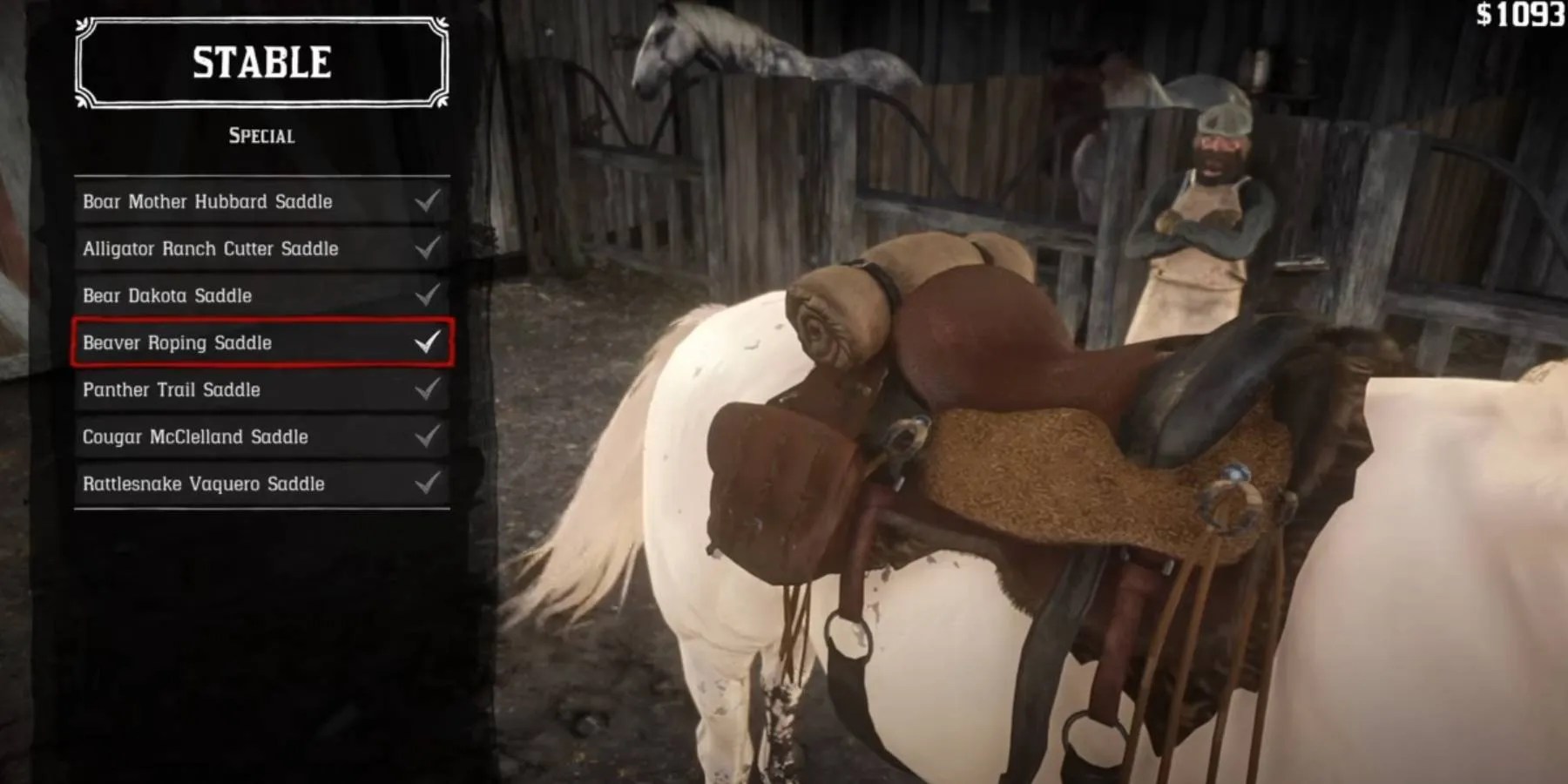Click the owned checkmark next to Bear Dakota Saddle

click(x=426, y=296)
